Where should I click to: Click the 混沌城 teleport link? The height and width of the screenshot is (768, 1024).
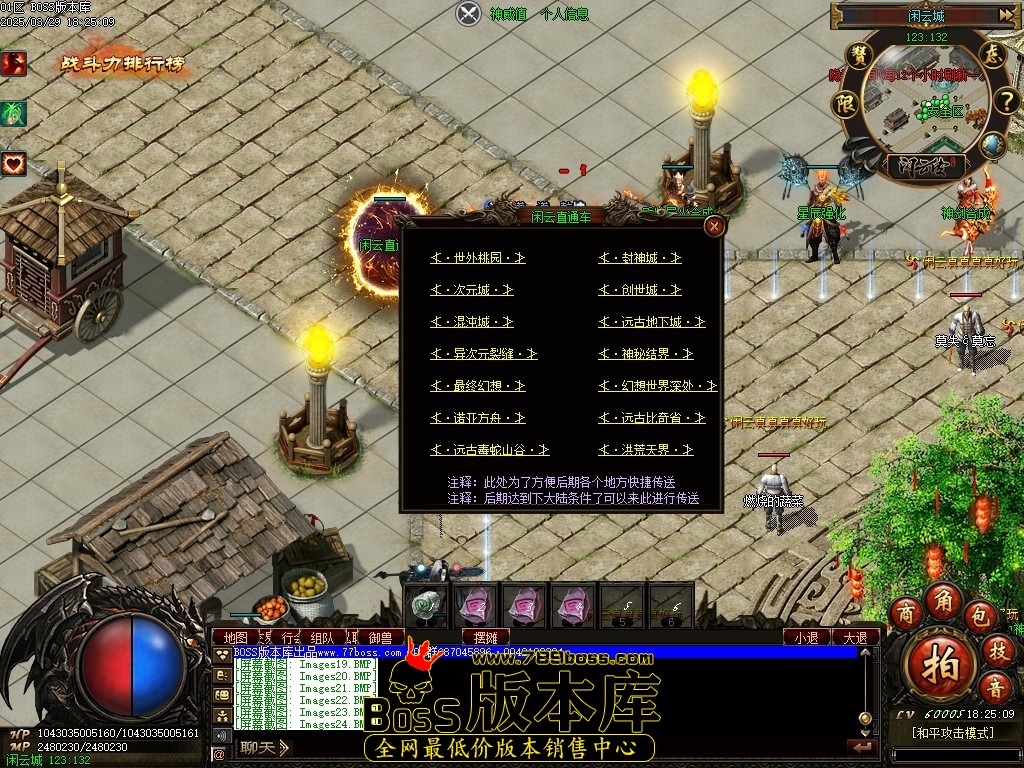(x=472, y=322)
